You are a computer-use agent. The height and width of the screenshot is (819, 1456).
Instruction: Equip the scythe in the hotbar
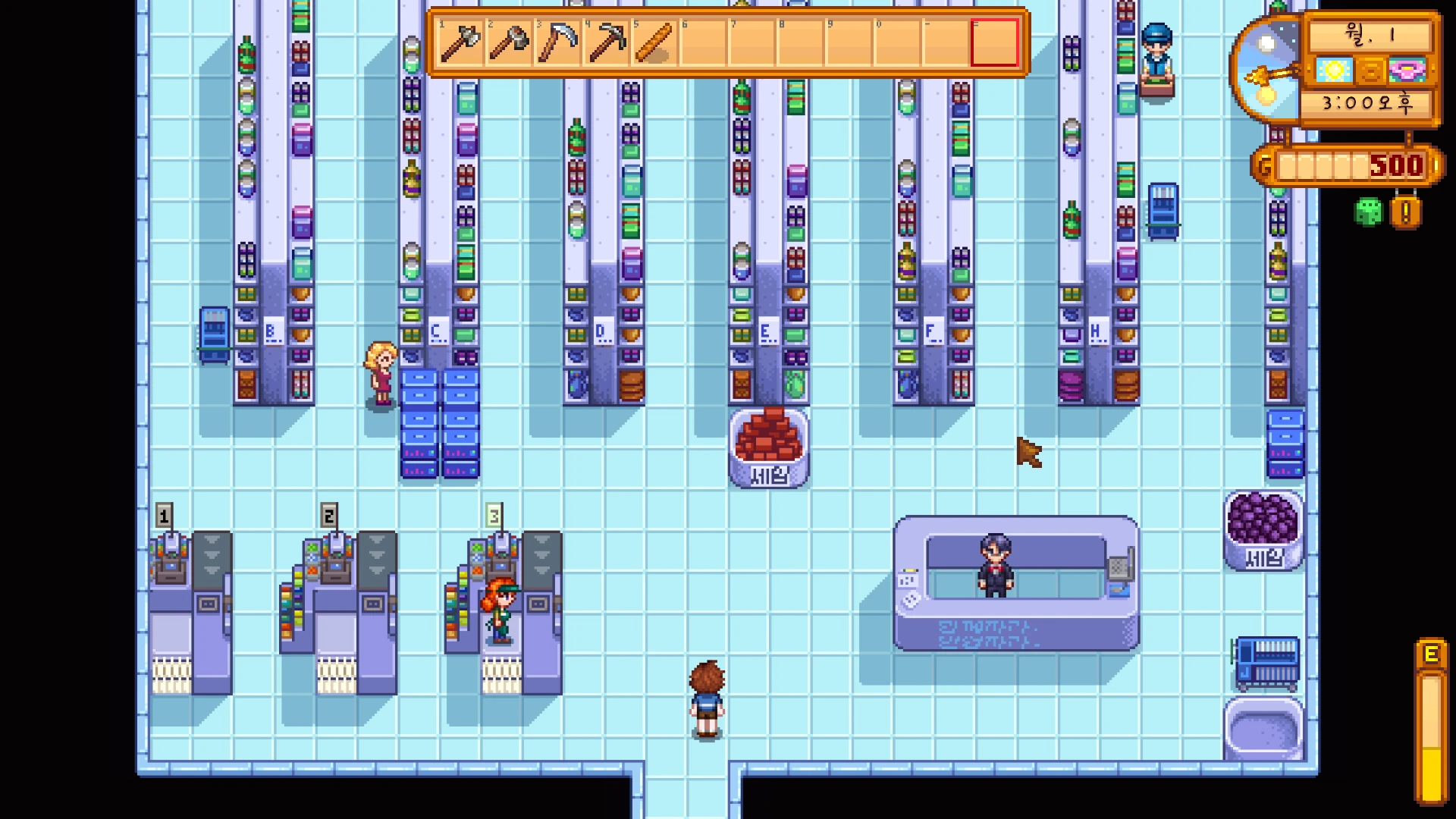[557, 43]
